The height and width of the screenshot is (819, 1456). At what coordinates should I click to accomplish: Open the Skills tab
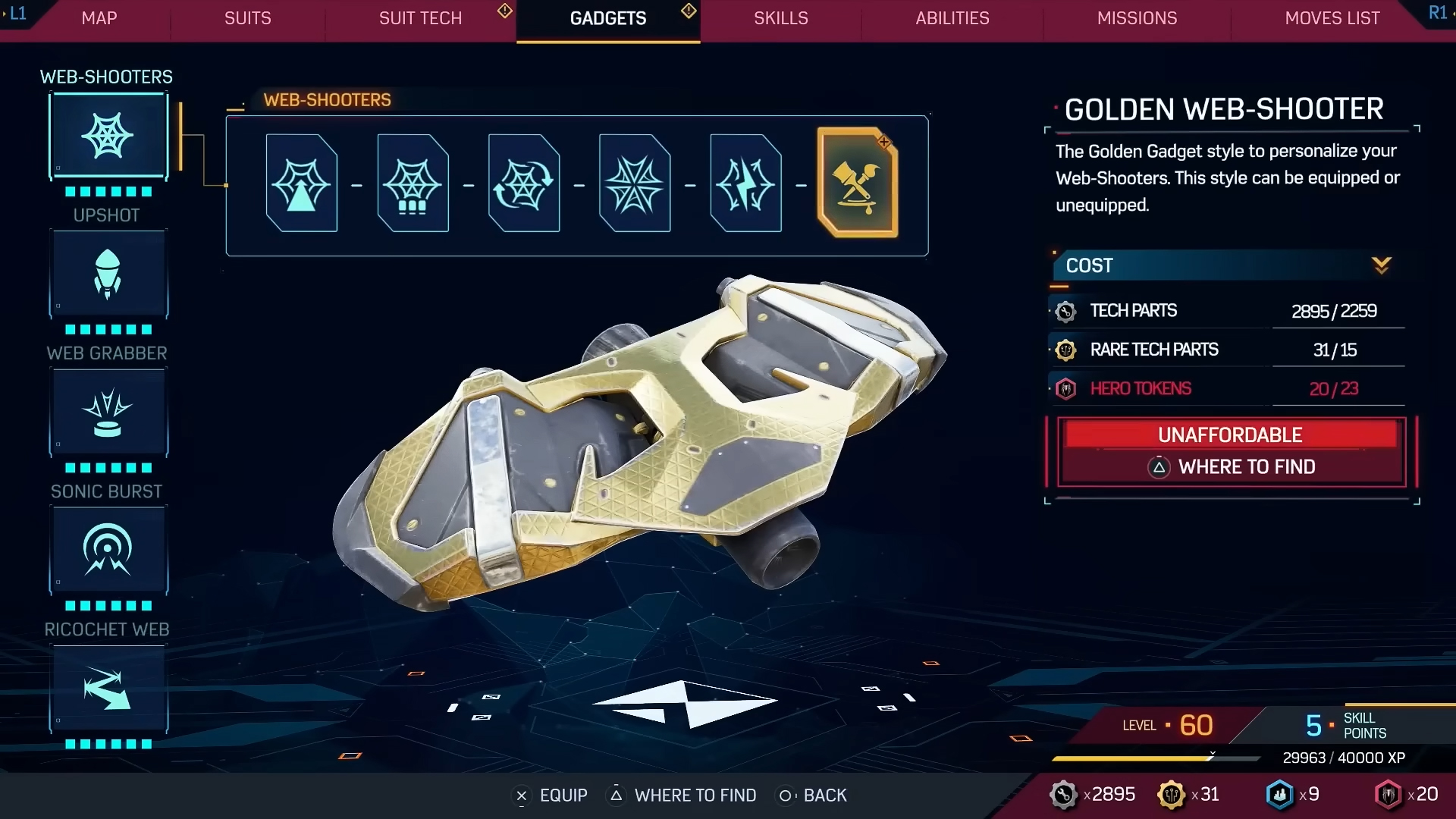[x=780, y=18]
